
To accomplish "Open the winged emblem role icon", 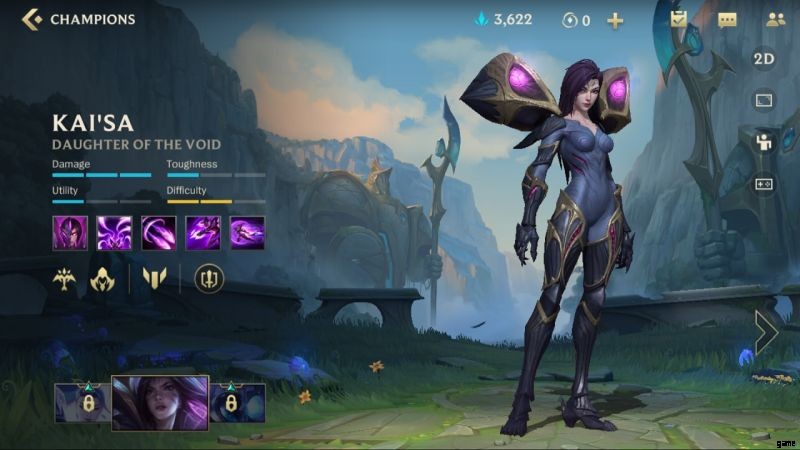I will click(65, 279).
